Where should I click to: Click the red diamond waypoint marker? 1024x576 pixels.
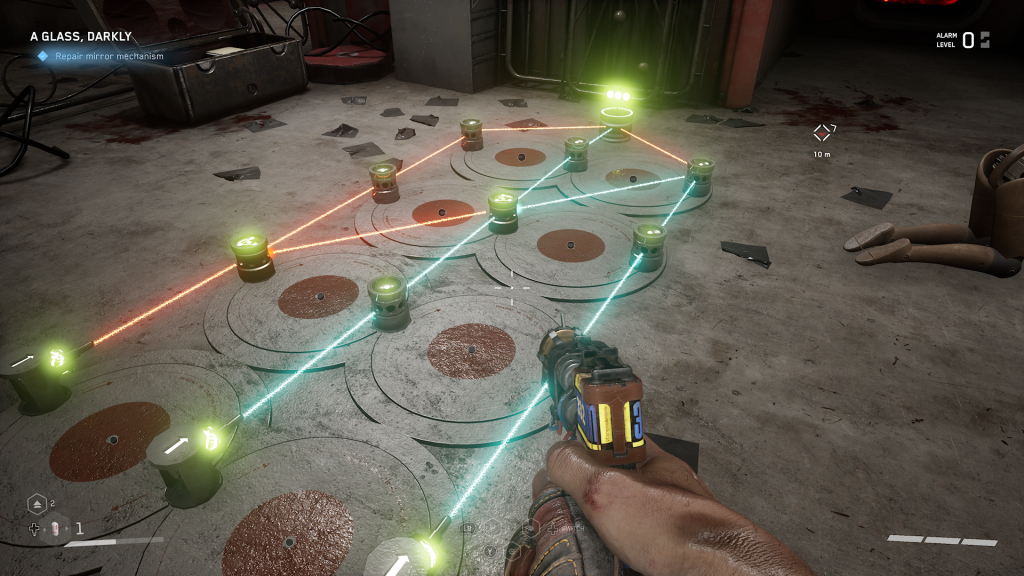pyautogui.click(x=822, y=133)
